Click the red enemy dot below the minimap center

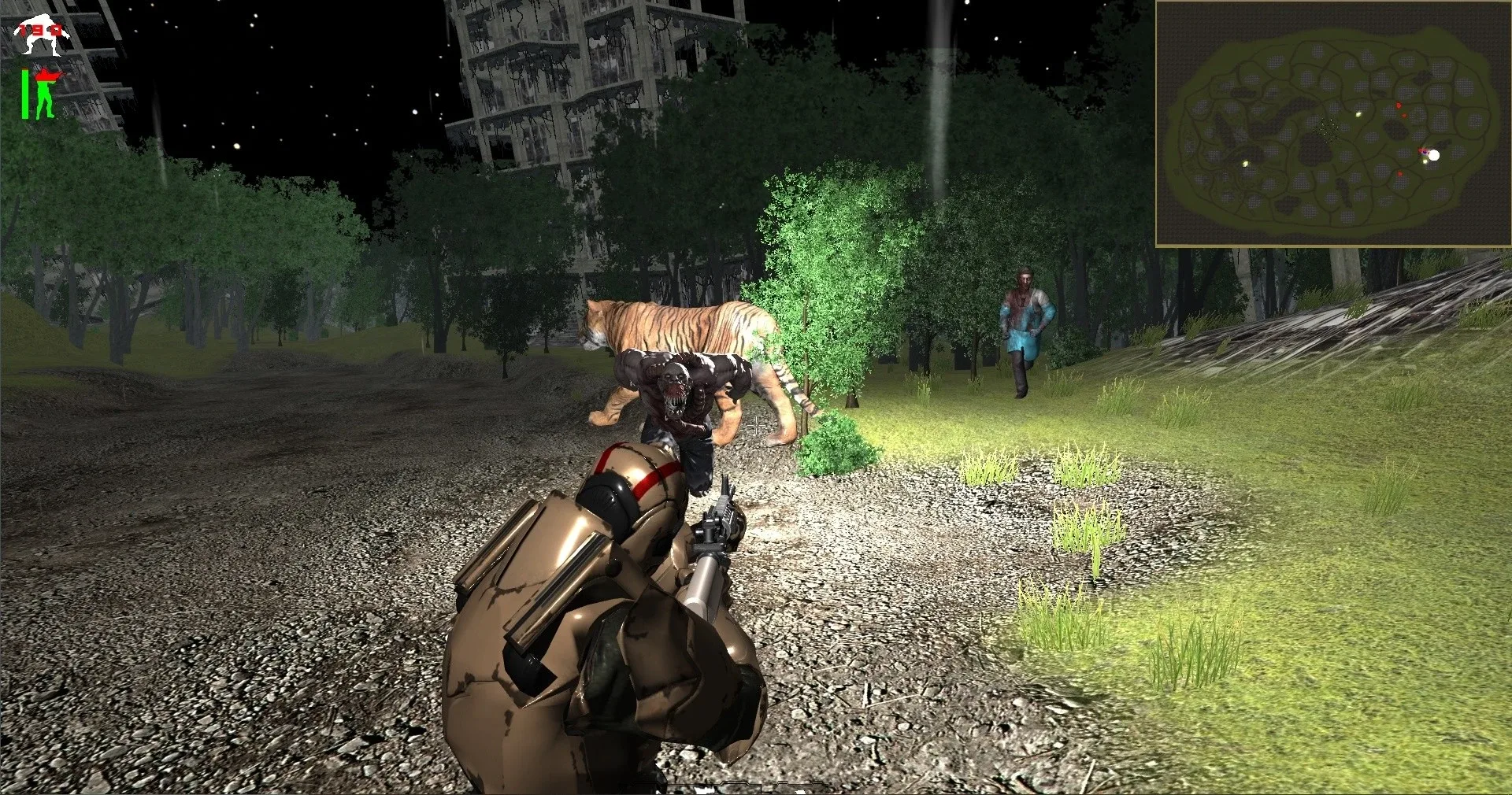[1404, 115]
